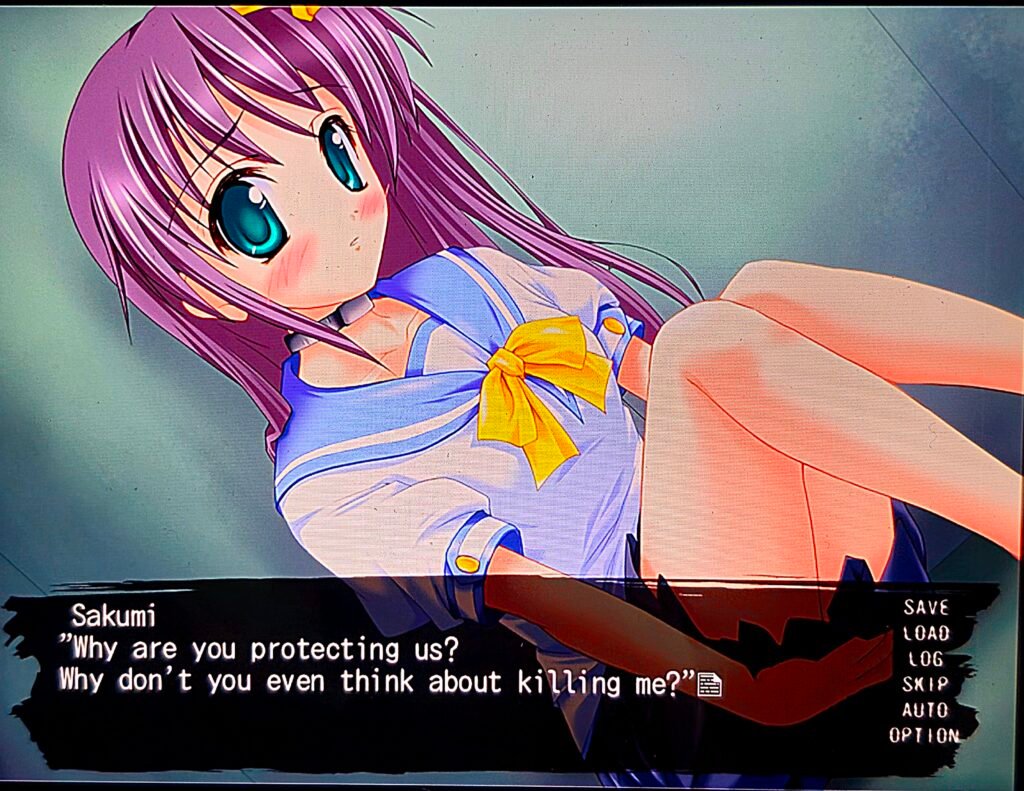Show the dialogue LOG

[925, 659]
